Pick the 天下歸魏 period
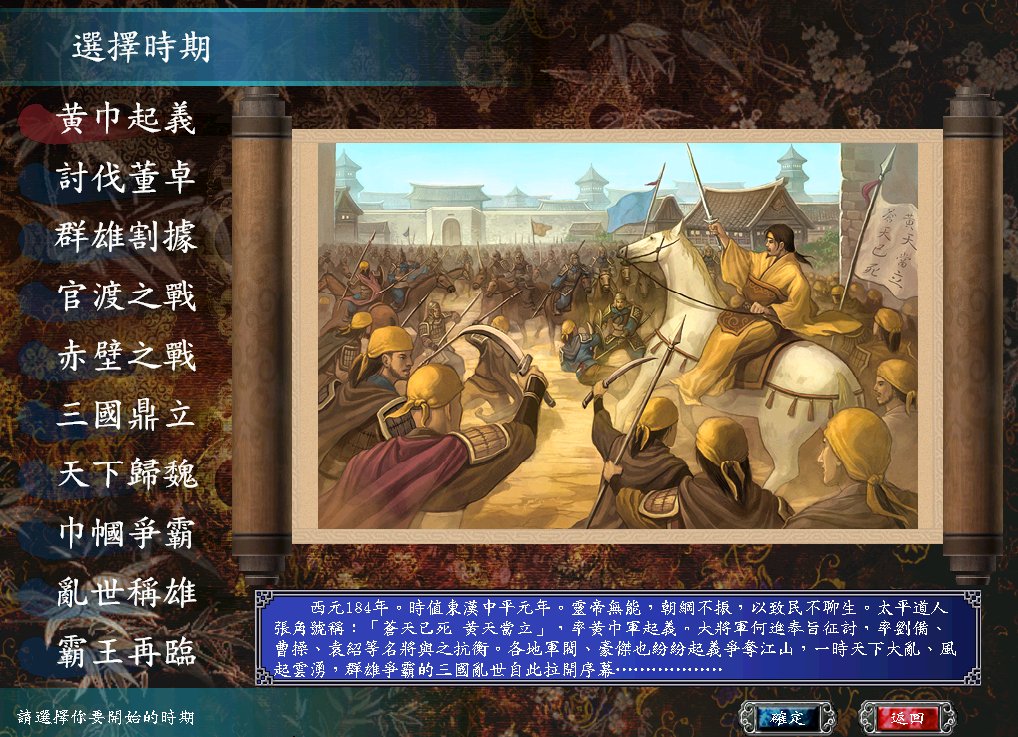The height and width of the screenshot is (737, 1018). tap(126, 474)
